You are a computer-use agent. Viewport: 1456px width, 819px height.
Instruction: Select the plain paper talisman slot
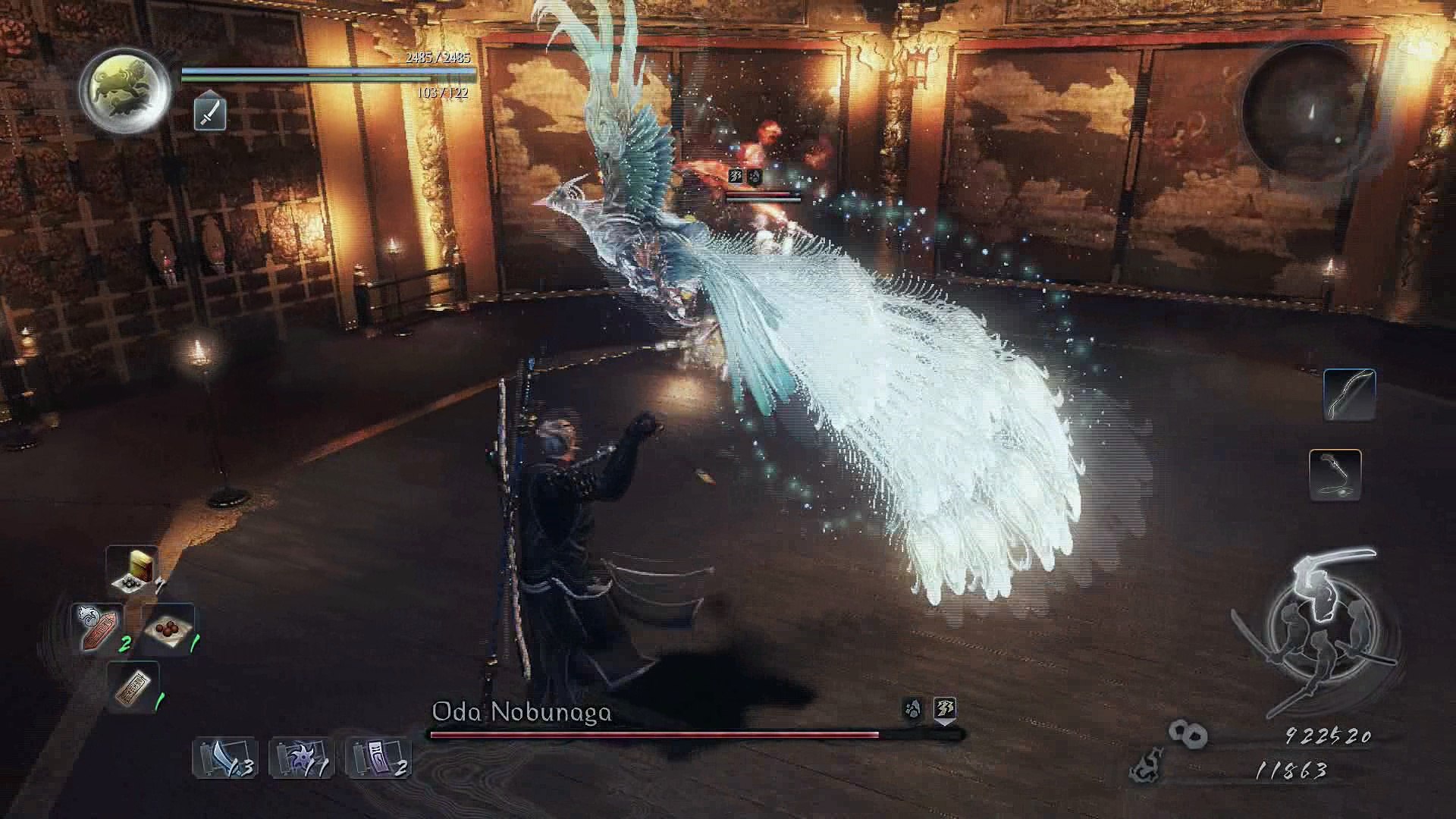(133, 686)
